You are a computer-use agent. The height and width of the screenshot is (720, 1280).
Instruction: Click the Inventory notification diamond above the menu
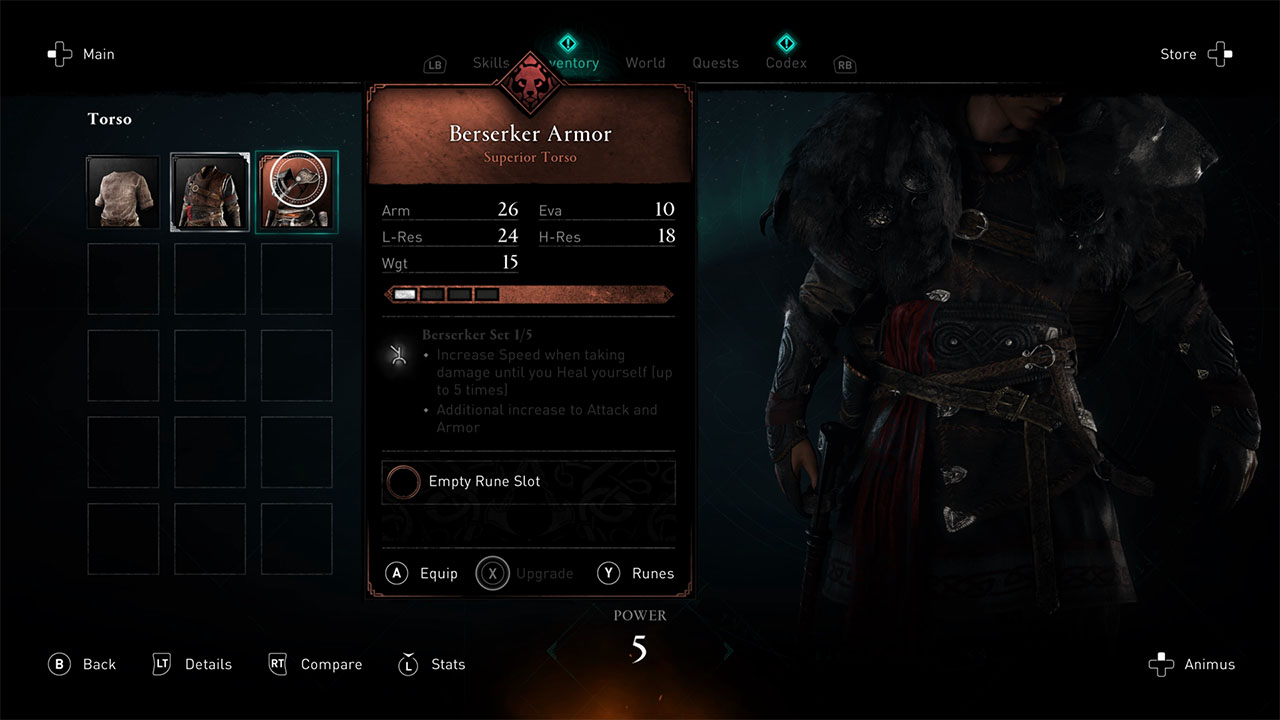pos(568,43)
